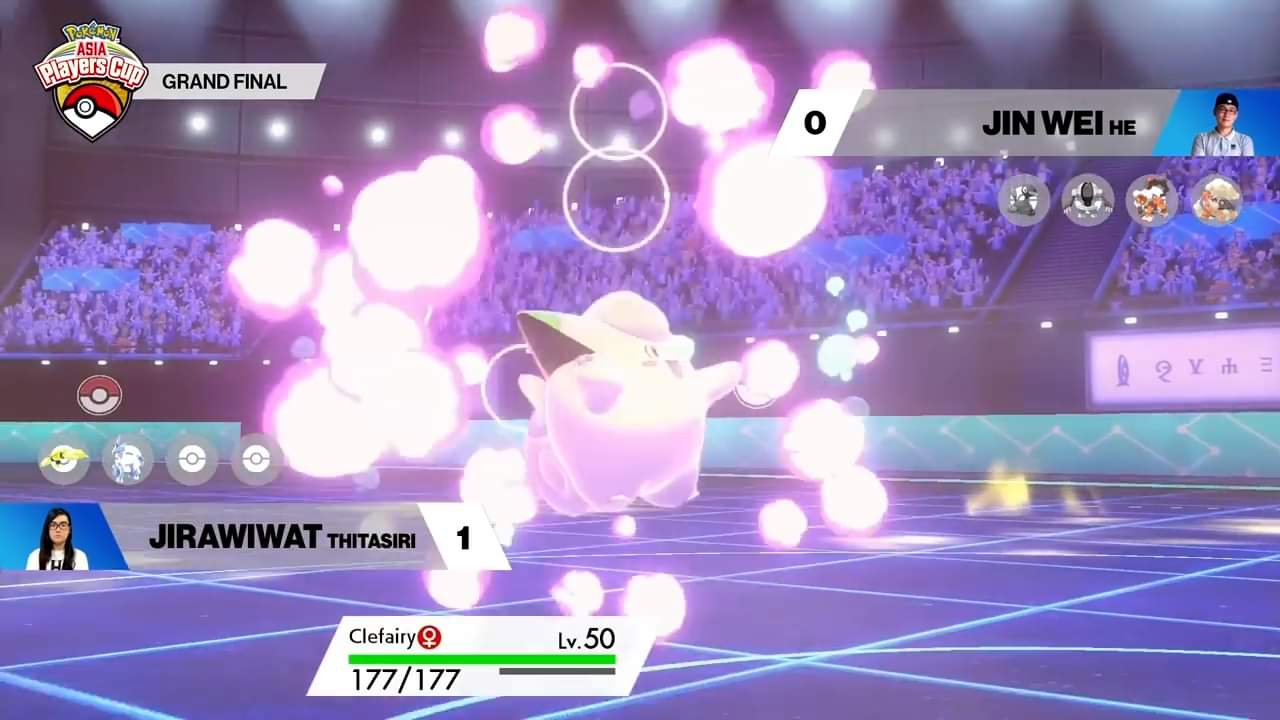Screen dimensions: 1280x720
Task: Select the rightmost Pokémon icon in Jin Wei's team
Action: tap(1216, 201)
